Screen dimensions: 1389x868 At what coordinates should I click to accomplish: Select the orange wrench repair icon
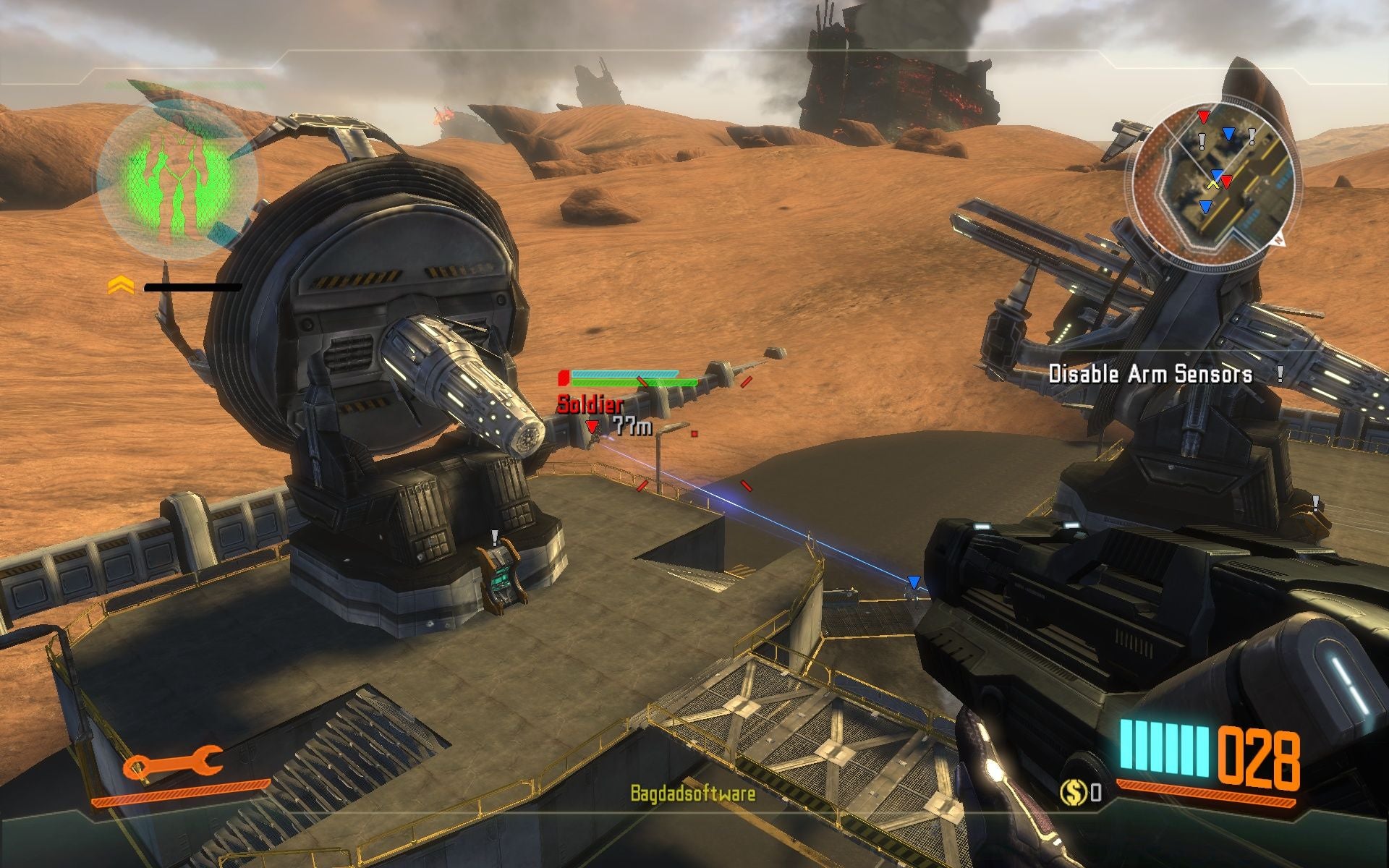[x=172, y=763]
